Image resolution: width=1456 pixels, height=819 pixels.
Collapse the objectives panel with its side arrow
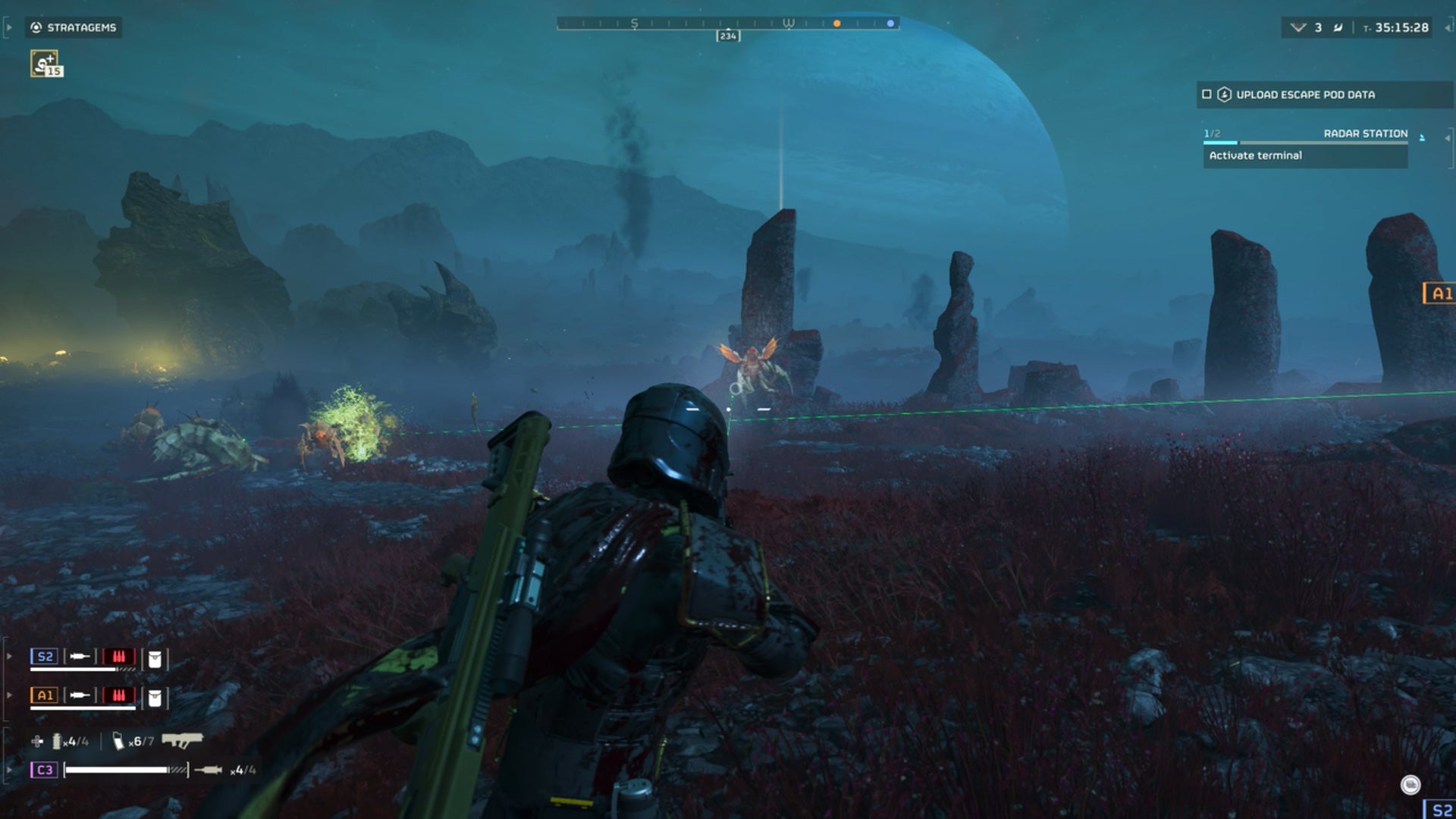point(1447,138)
